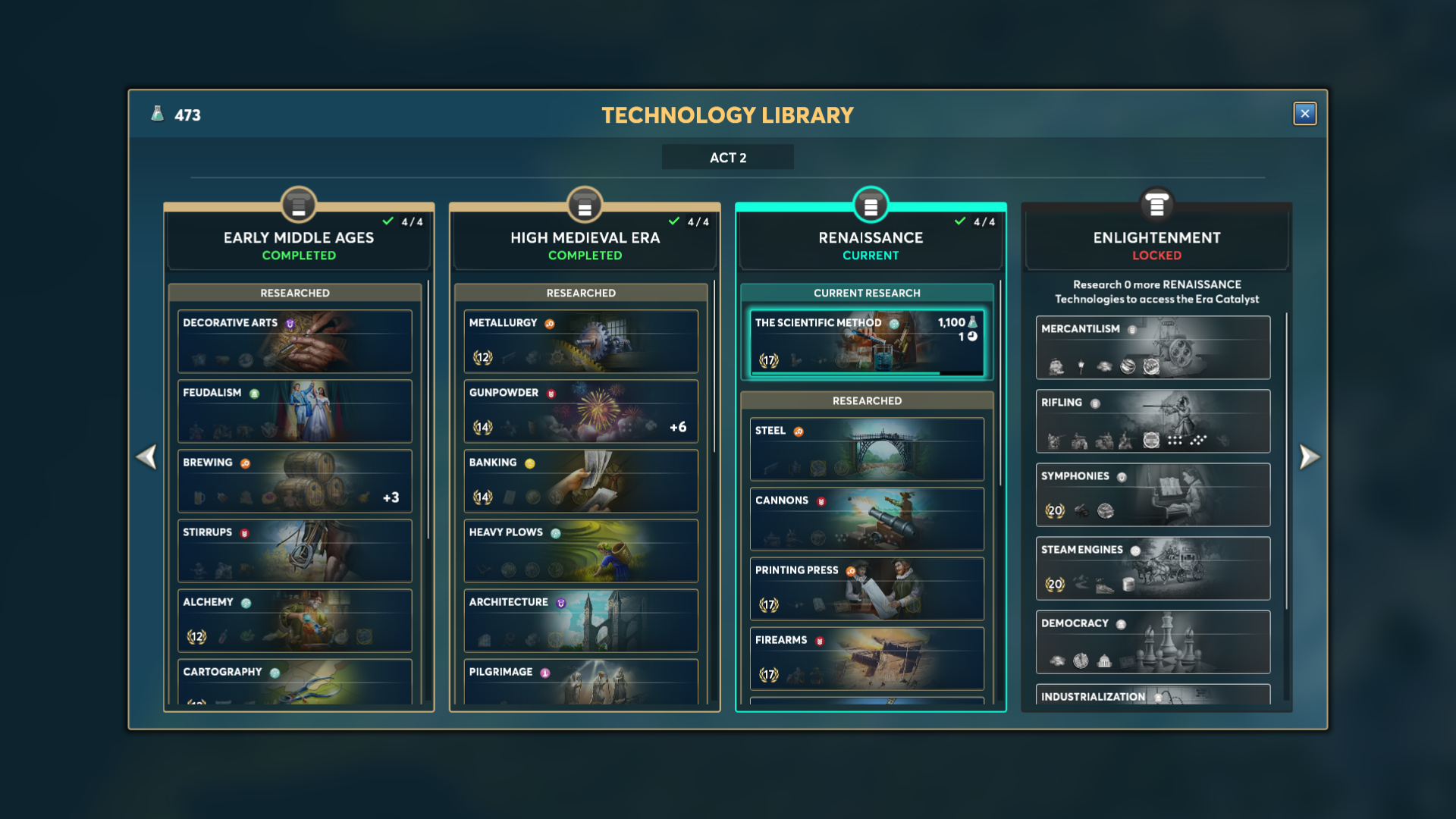
Task: View the locked Mercantilism technology
Action: [1153, 347]
